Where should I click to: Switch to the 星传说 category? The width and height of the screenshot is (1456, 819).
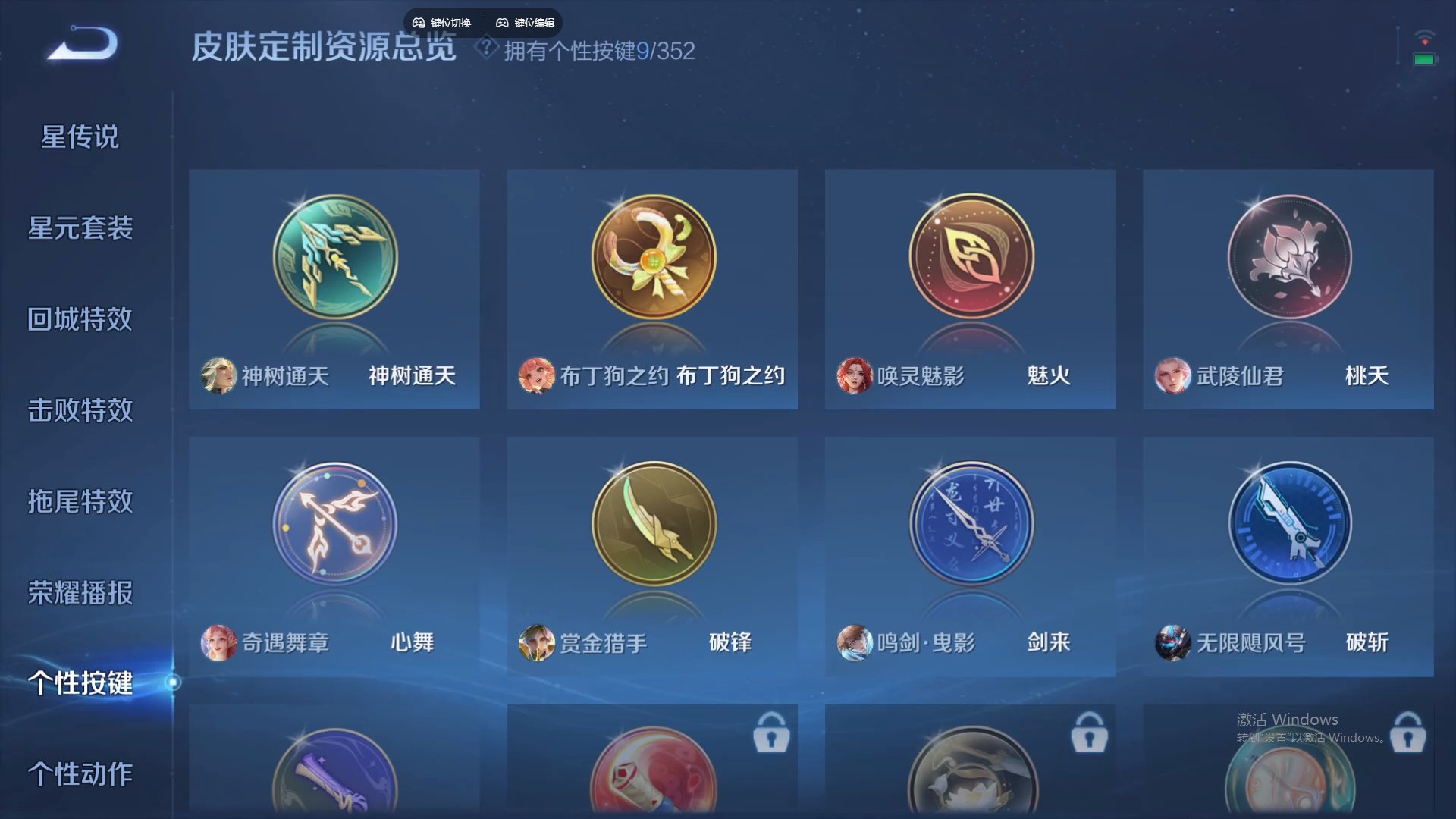(x=80, y=136)
